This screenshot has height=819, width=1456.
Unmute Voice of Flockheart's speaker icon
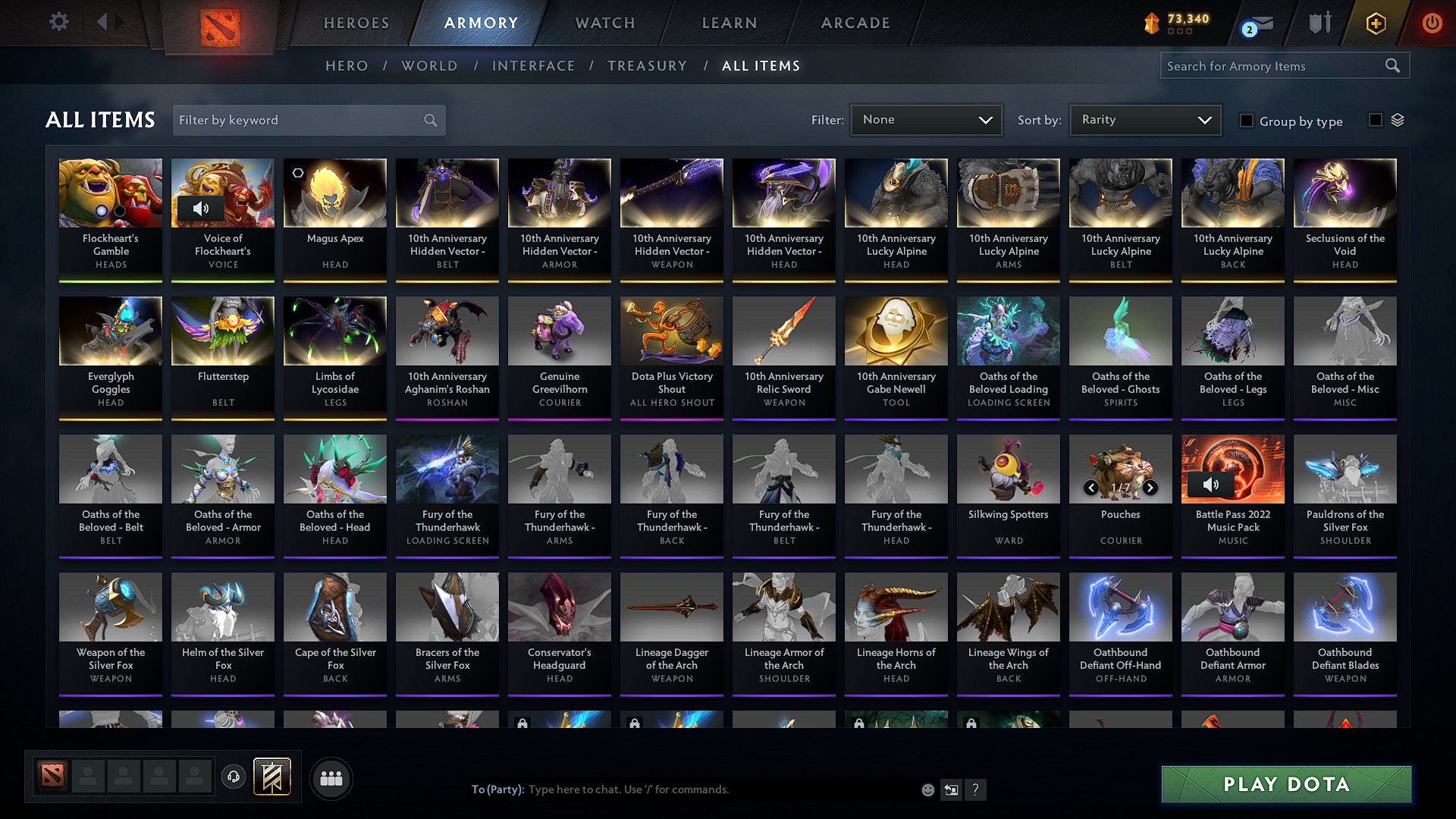[200, 208]
